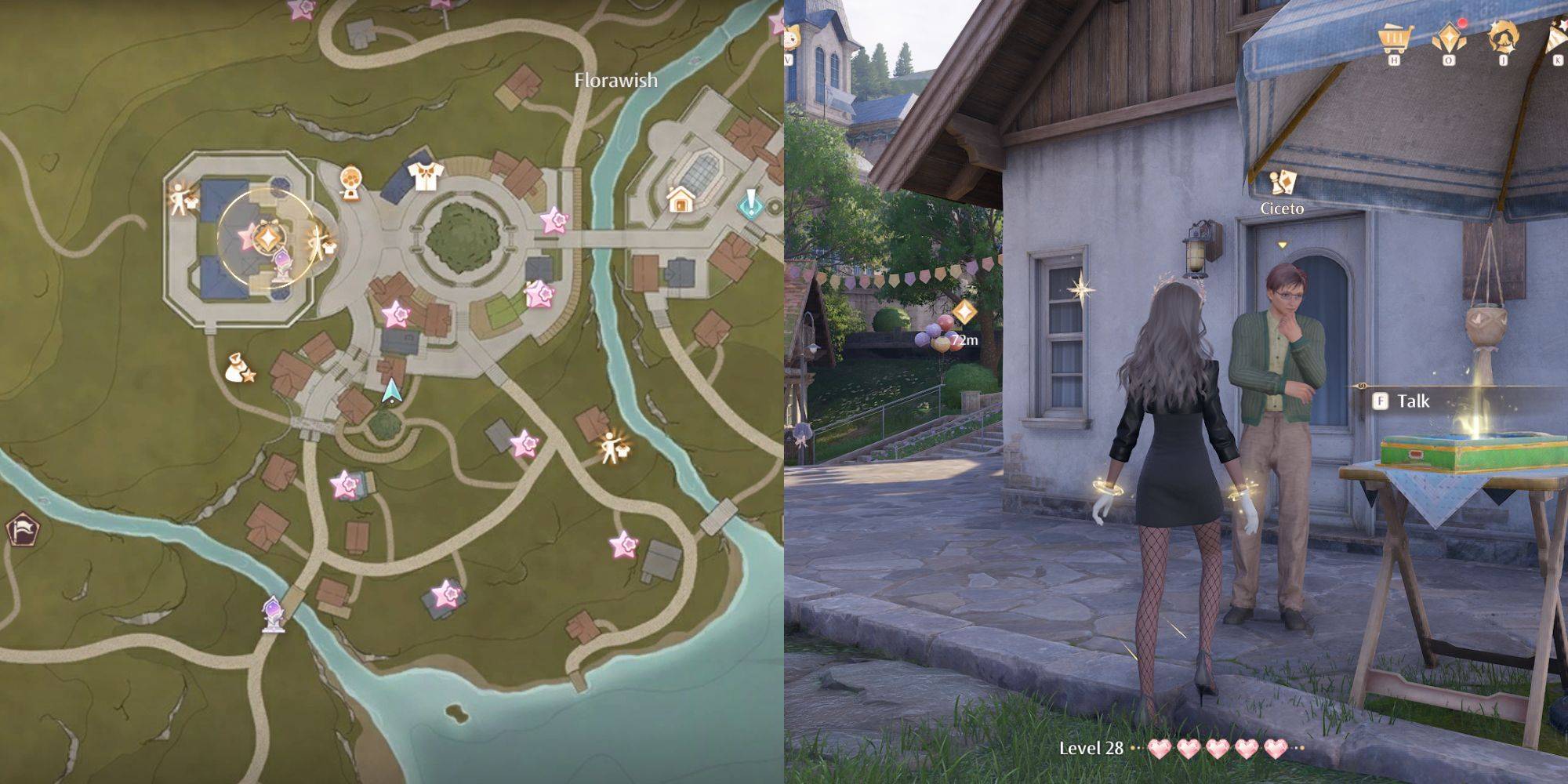
Task: Select the teal exclamation quest marker
Action: point(750,204)
